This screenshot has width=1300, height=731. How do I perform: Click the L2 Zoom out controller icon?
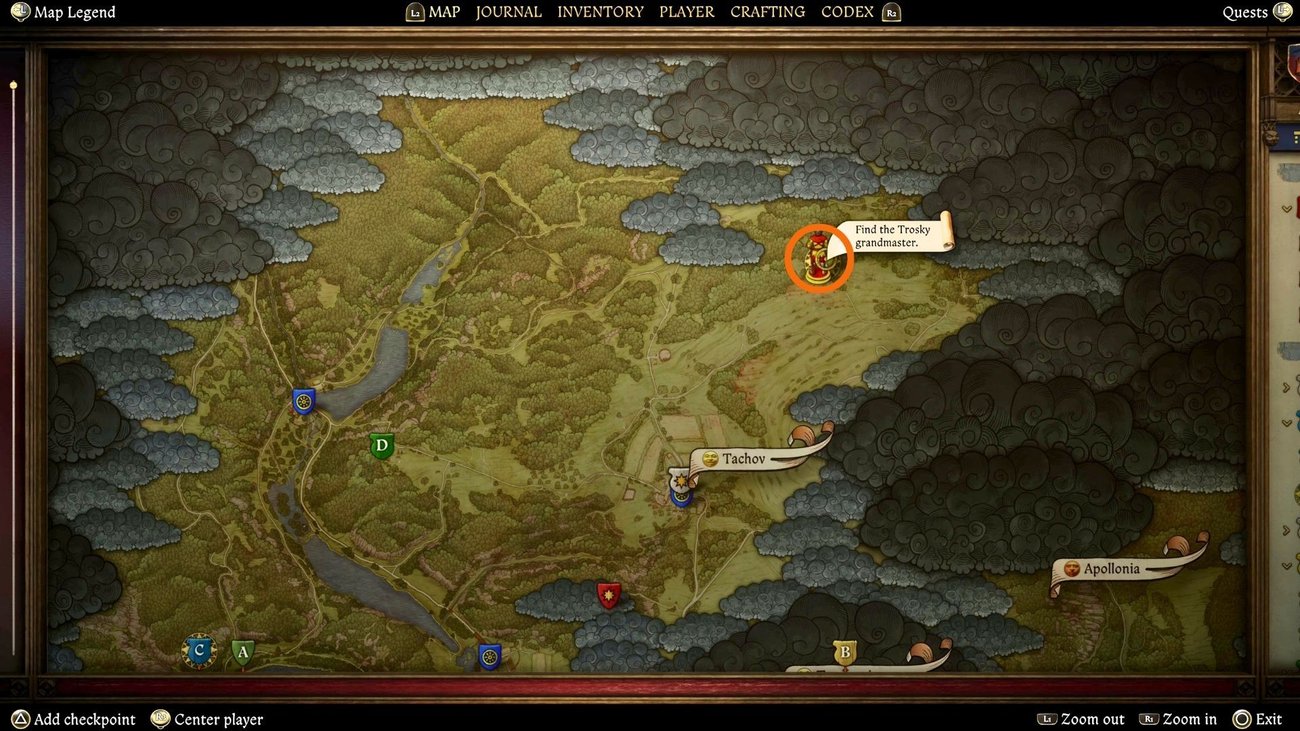pyautogui.click(x=1047, y=719)
